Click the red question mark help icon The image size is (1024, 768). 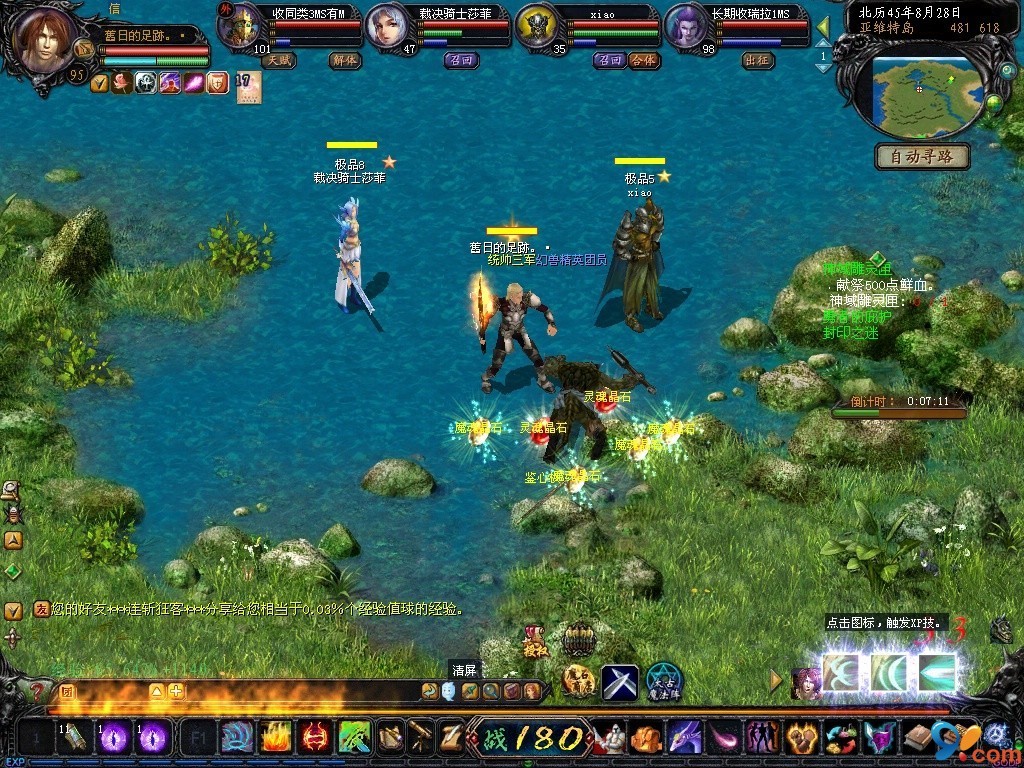37,691
